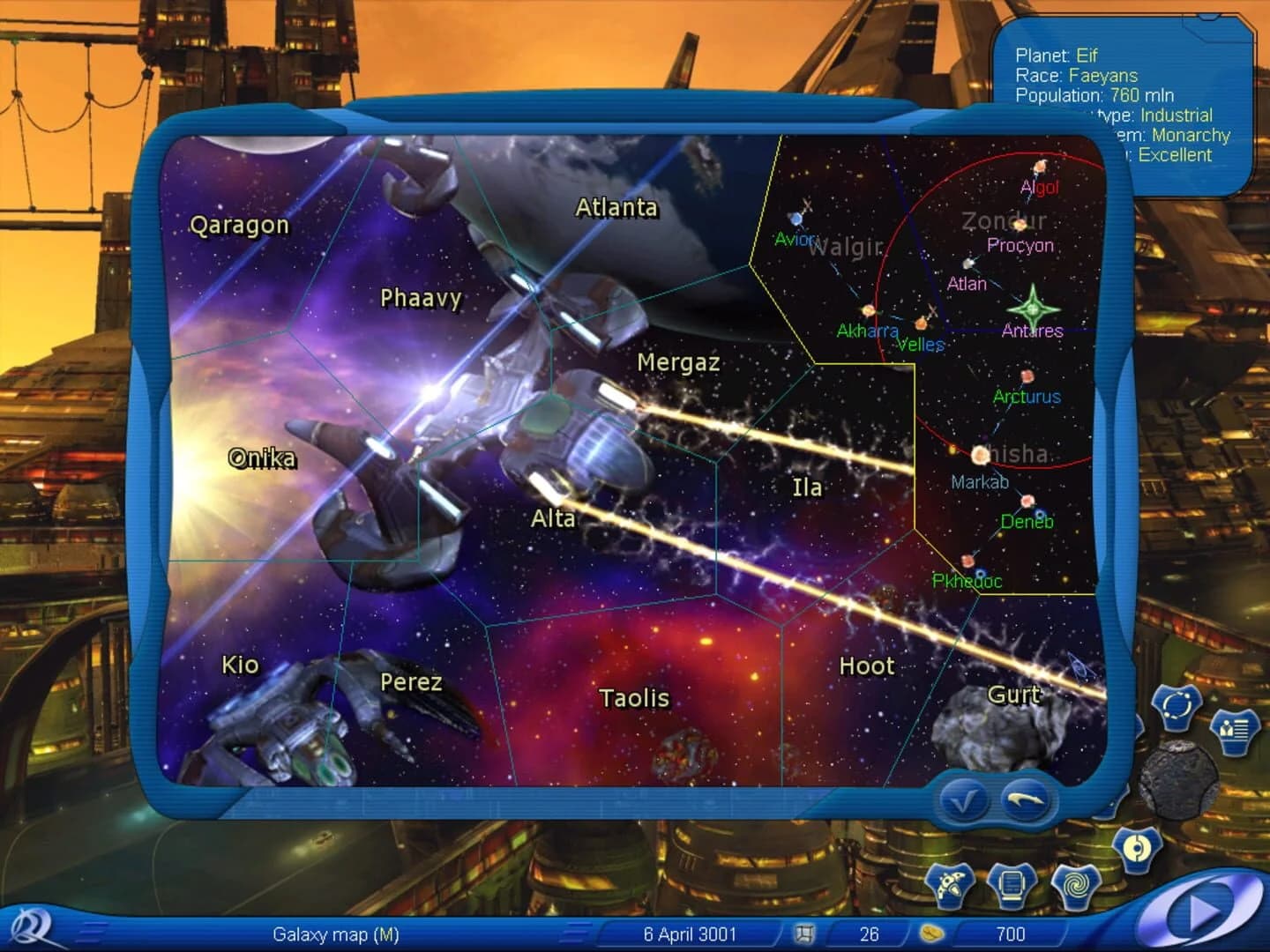Select the Arcturus system label

pos(1026,398)
